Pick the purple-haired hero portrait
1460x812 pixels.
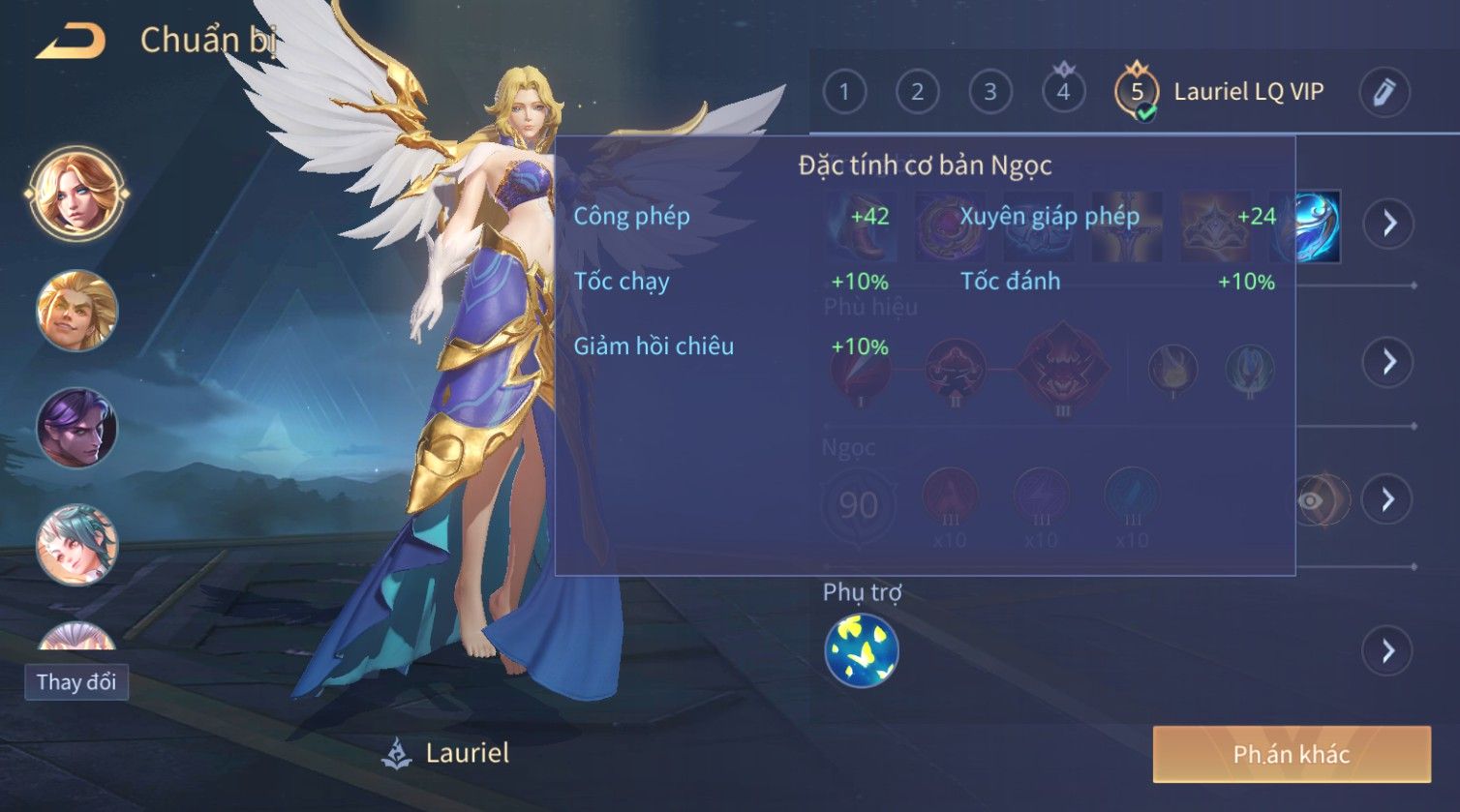(x=76, y=428)
